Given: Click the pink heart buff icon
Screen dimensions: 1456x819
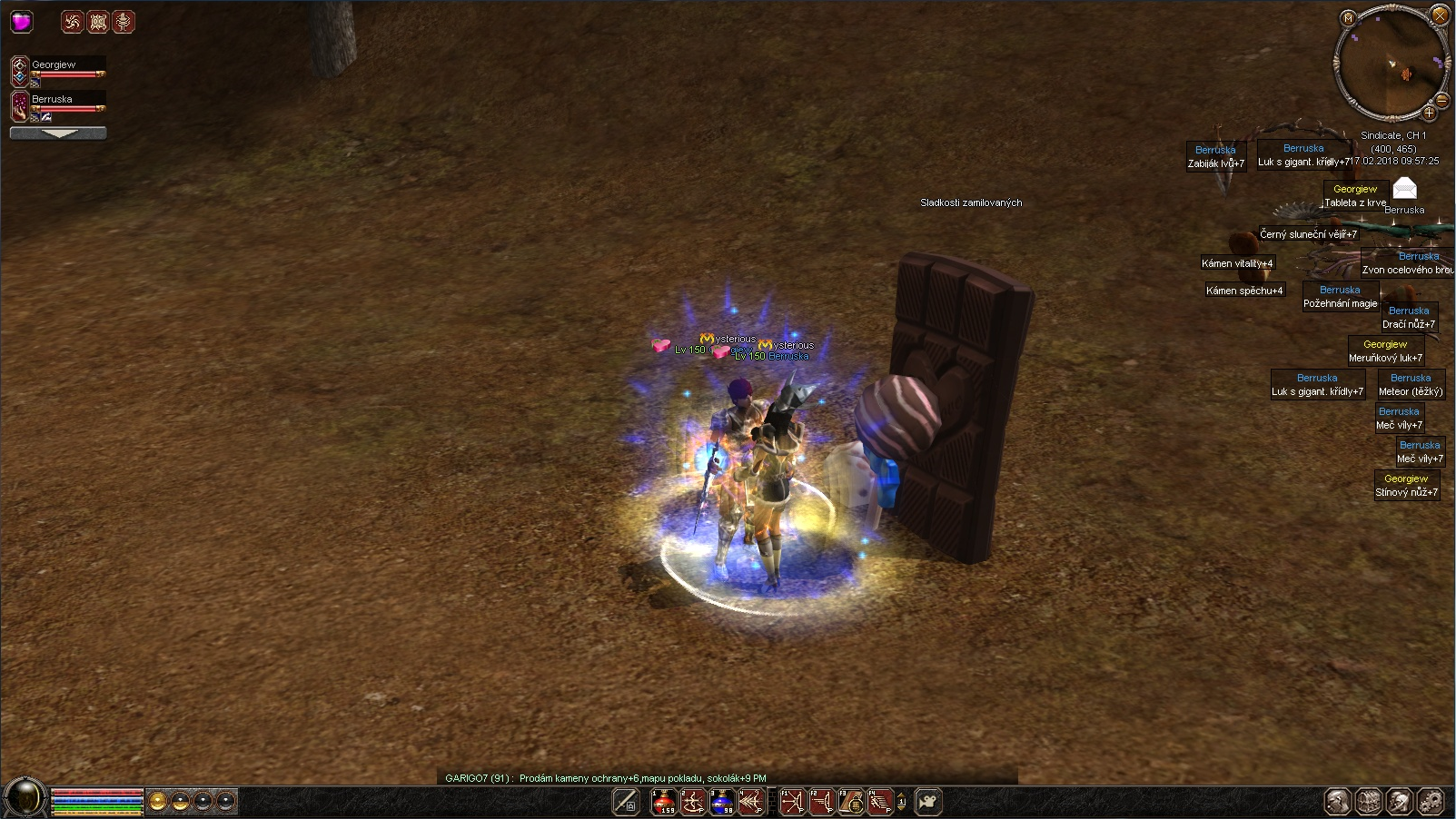Looking at the screenshot, I should (22, 22).
